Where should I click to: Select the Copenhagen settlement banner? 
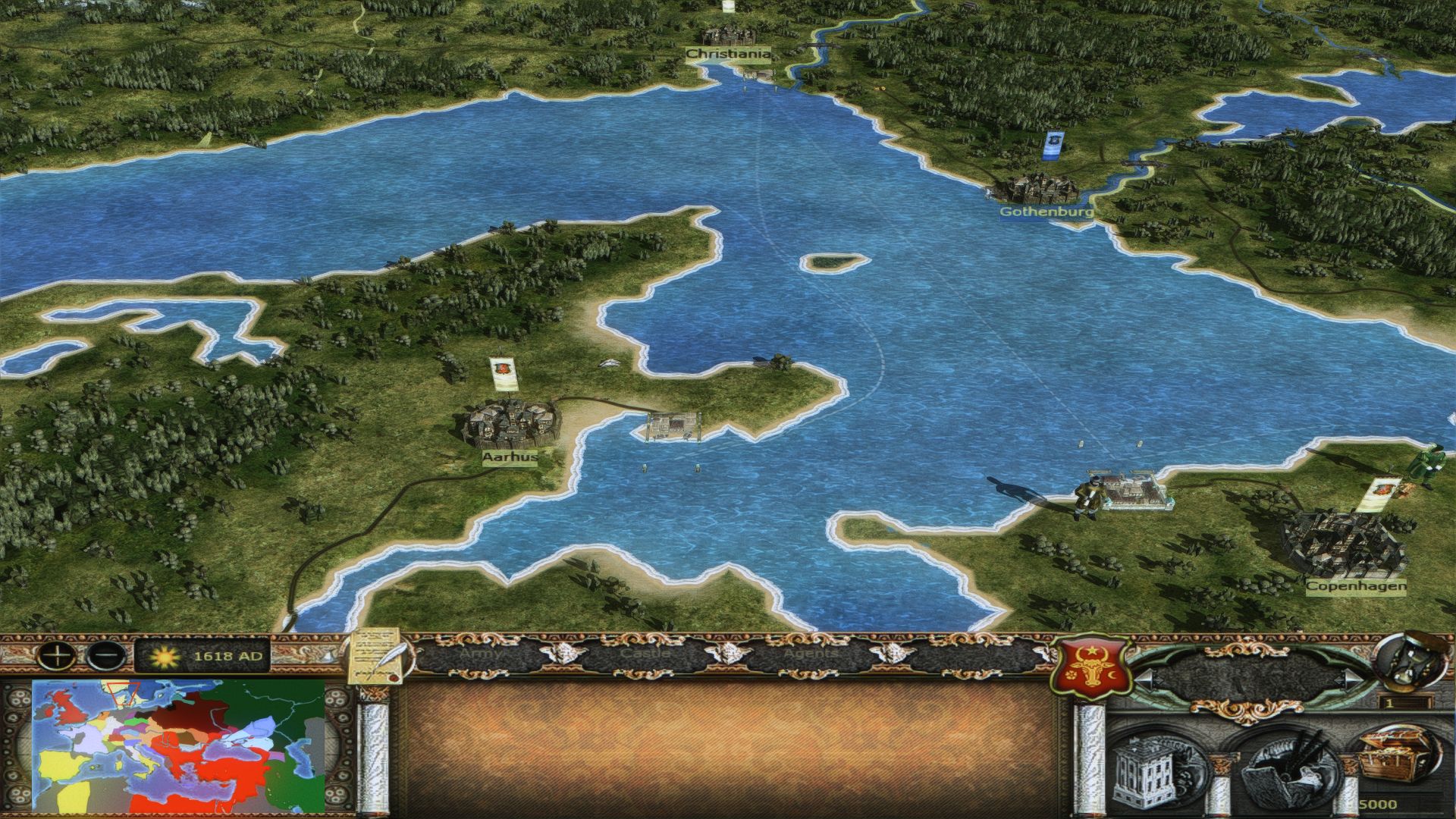(x=1382, y=495)
